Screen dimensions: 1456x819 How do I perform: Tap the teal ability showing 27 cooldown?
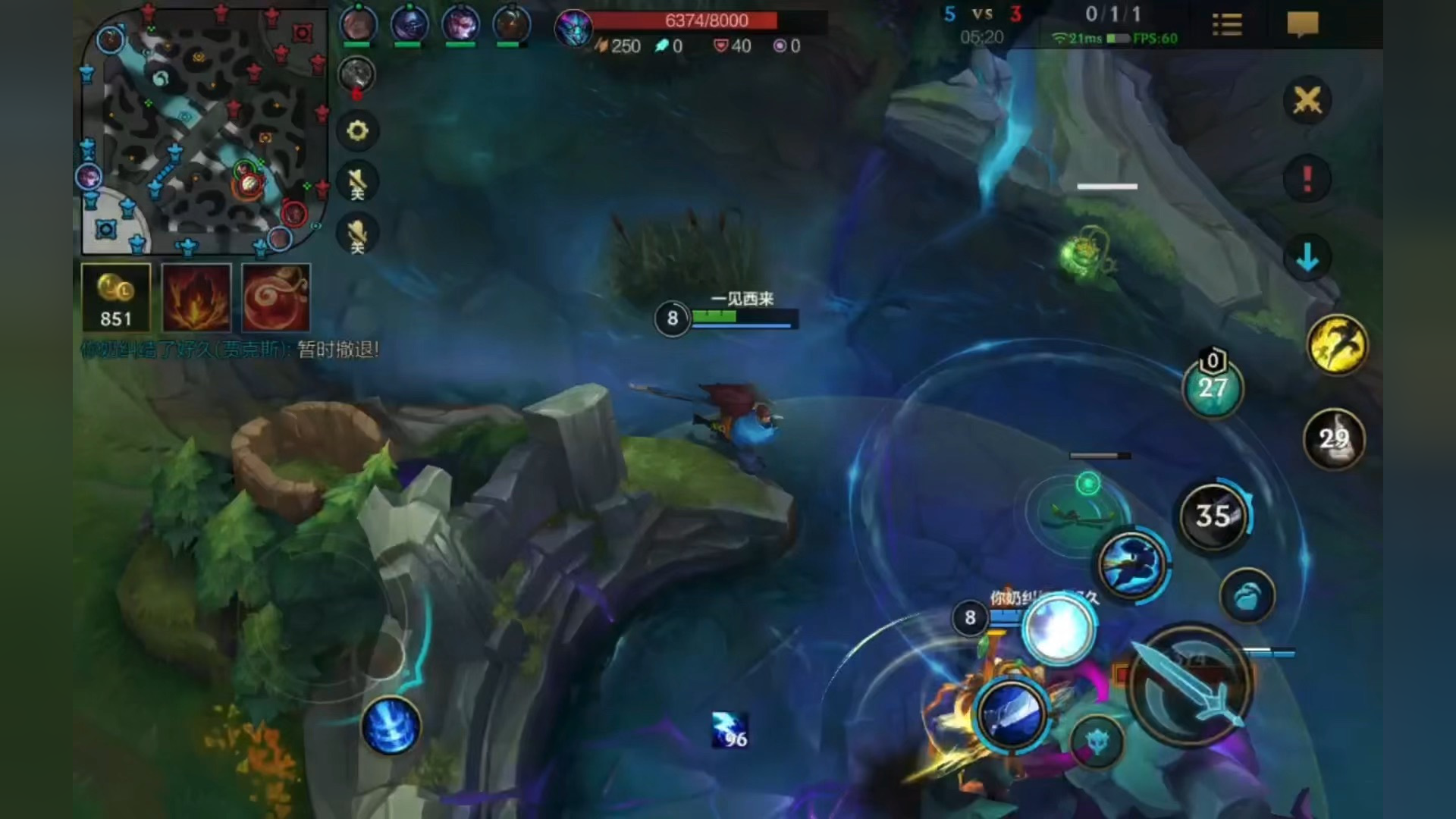click(x=1213, y=388)
